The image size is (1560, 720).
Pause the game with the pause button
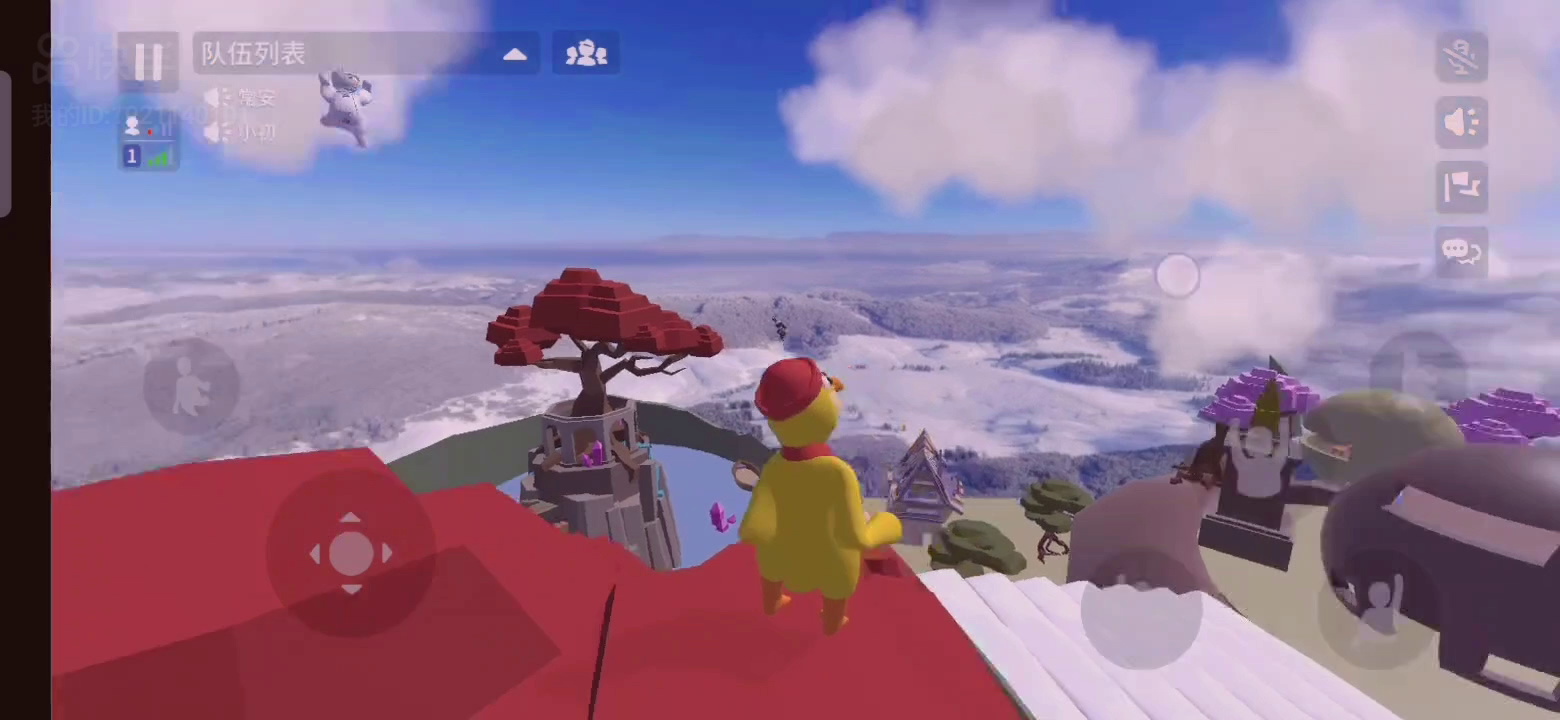tap(148, 61)
